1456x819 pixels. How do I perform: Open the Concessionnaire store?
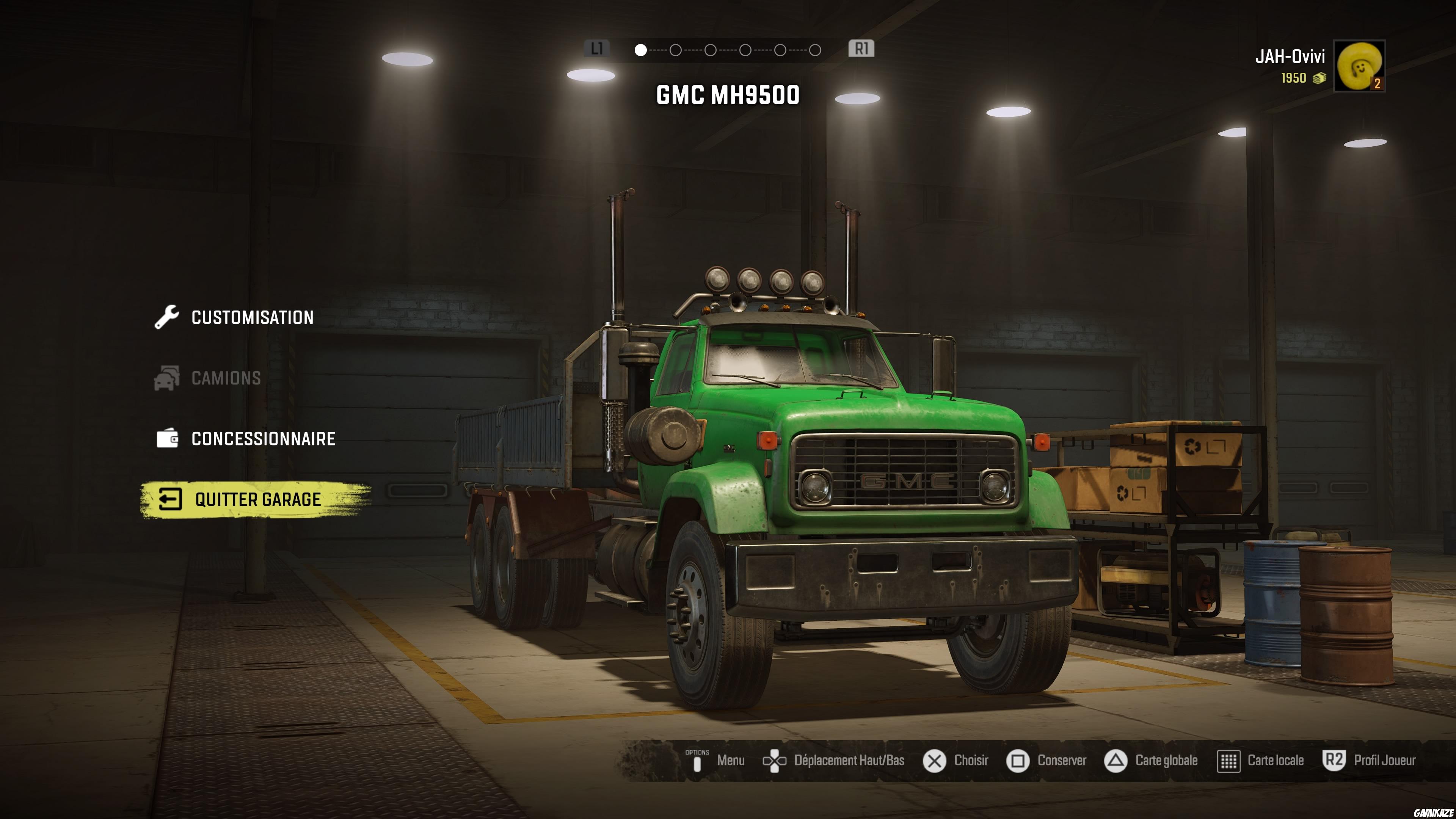[263, 439]
